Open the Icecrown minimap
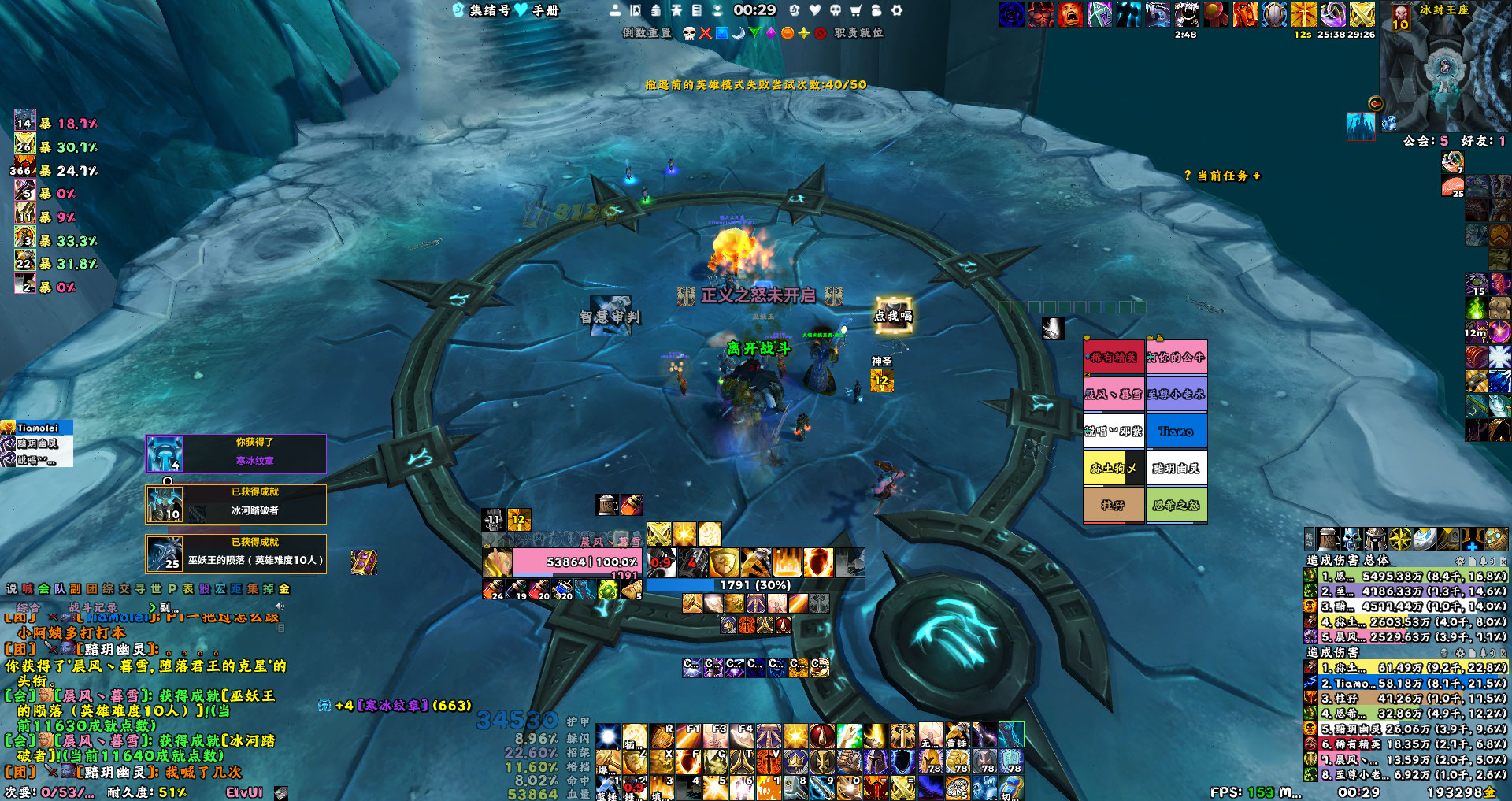Image resolution: width=1512 pixels, height=801 pixels. 1443,69
